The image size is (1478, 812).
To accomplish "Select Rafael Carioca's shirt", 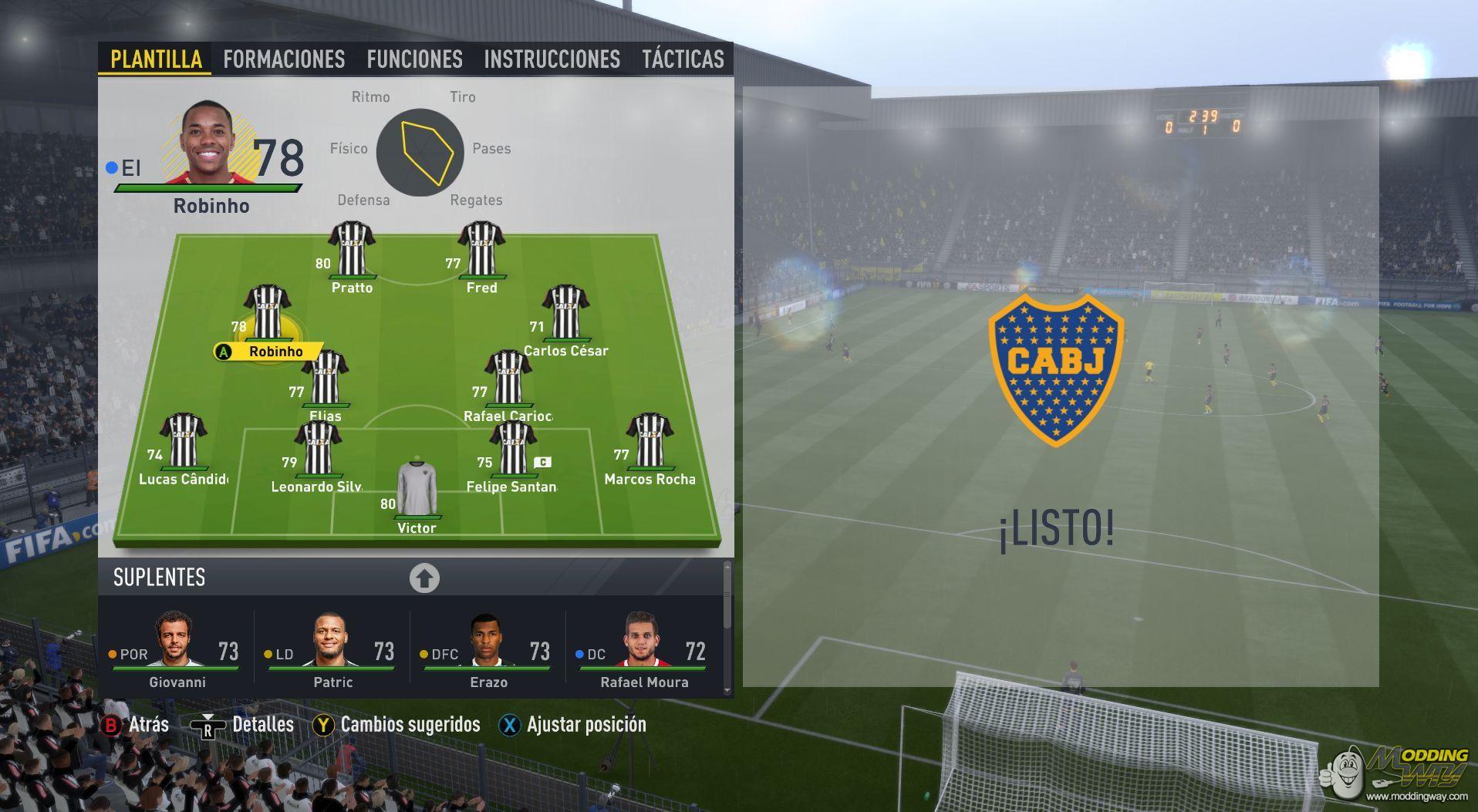I will tap(508, 378).
